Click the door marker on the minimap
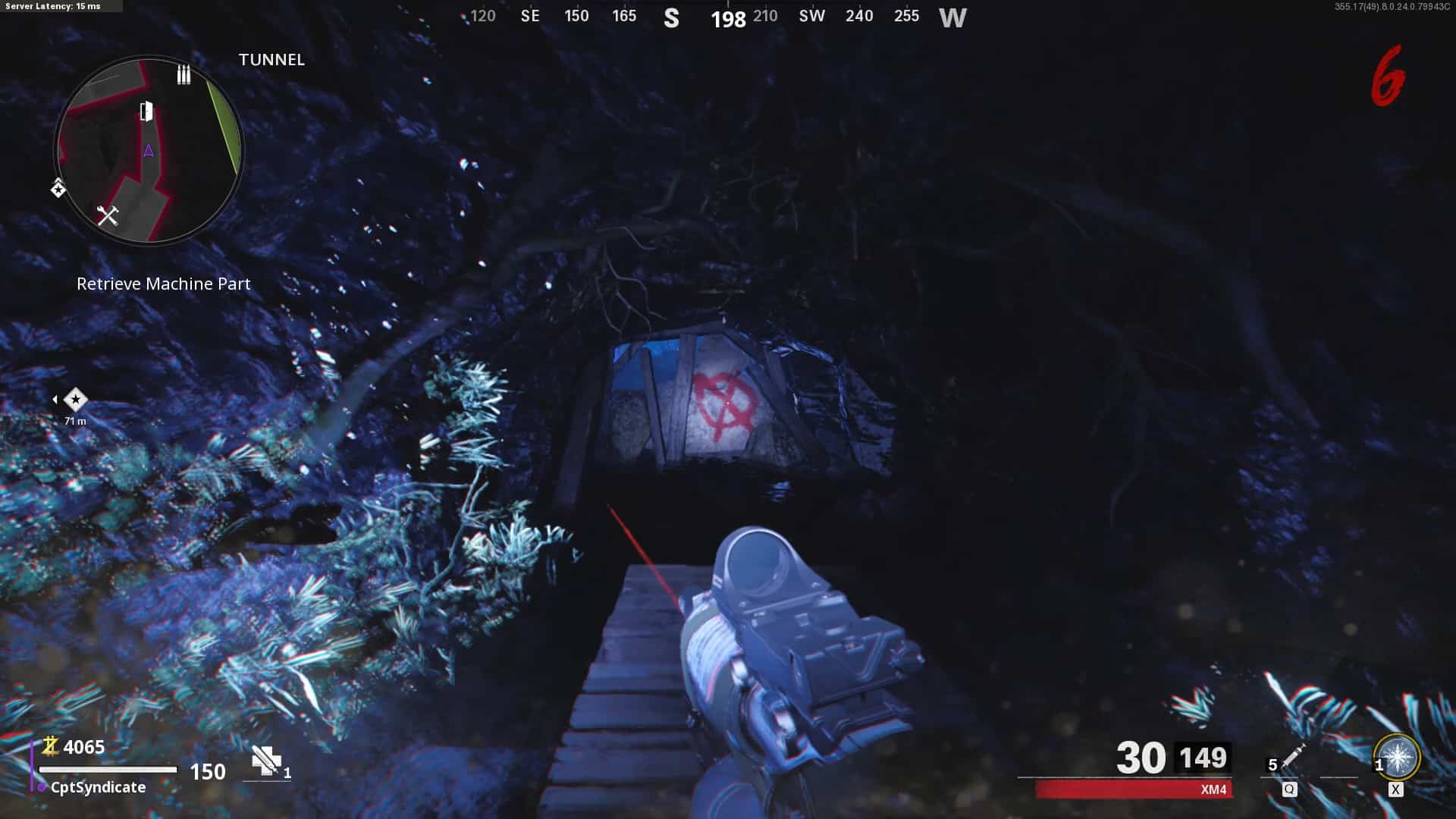This screenshot has width=1456, height=819. point(146,111)
